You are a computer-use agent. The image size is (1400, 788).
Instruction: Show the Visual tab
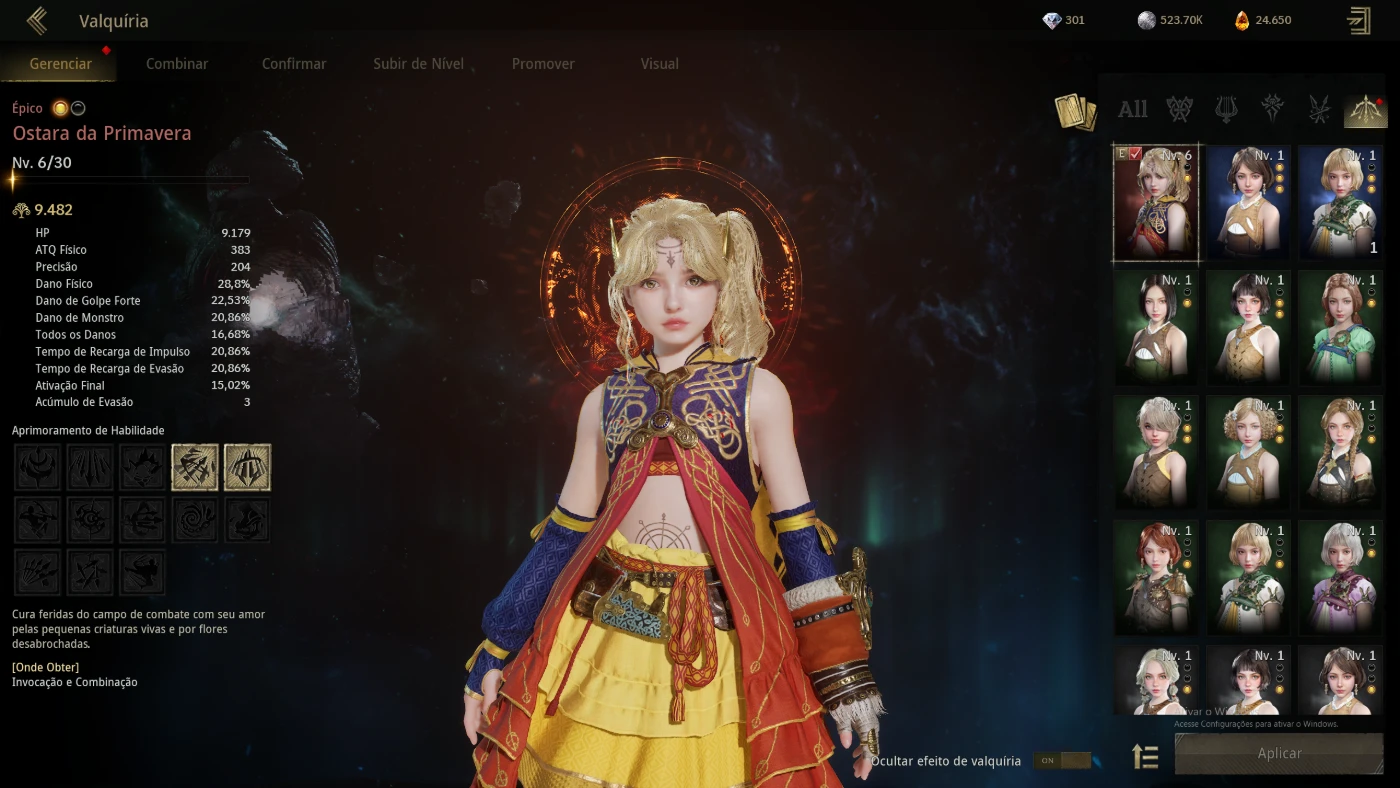pyautogui.click(x=659, y=63)
